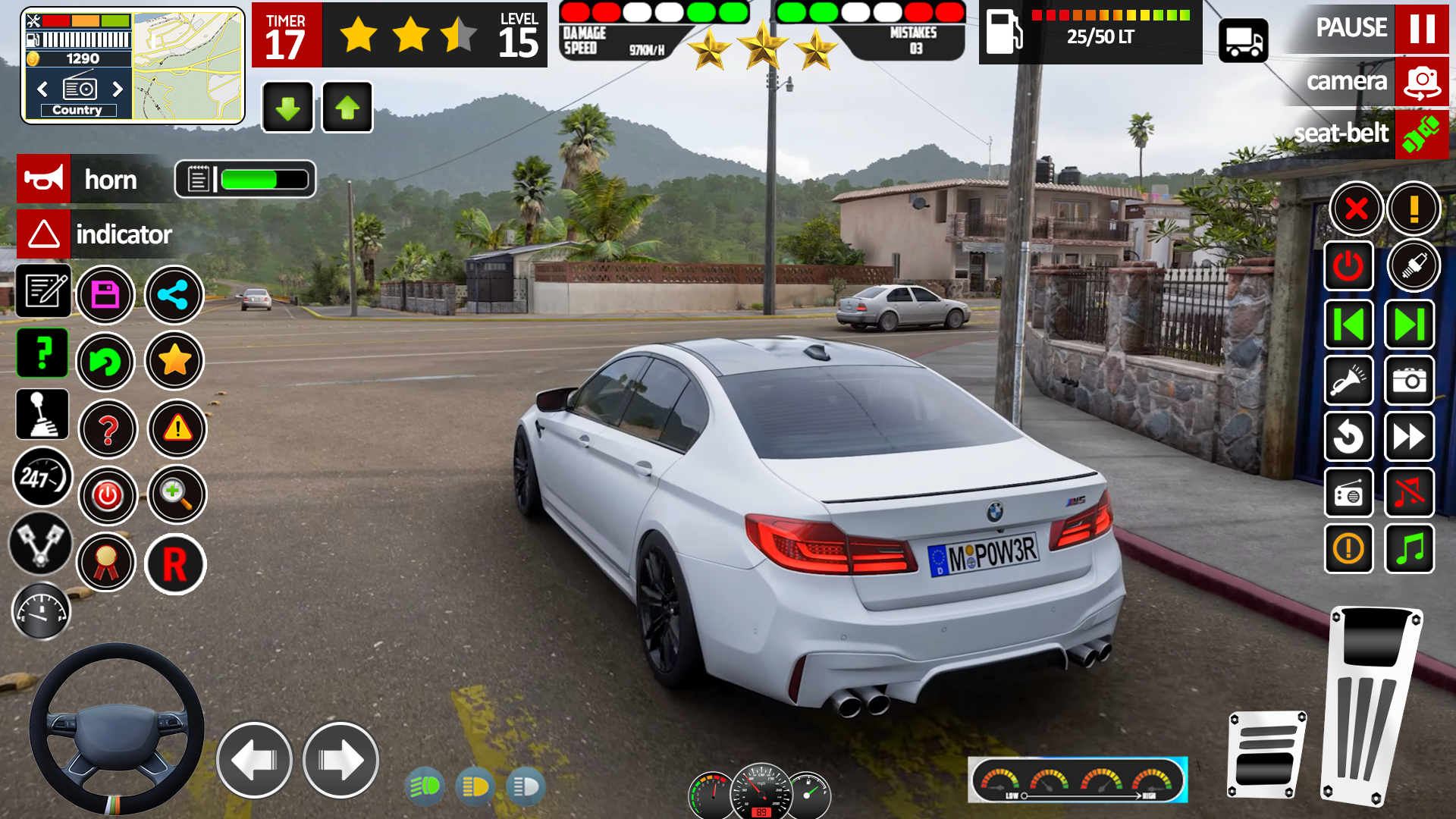This screenshot has width=1456, height=819.
Task: Tap the fuel gauge icon
Action: pyautogui.click(x=42, y=610)
